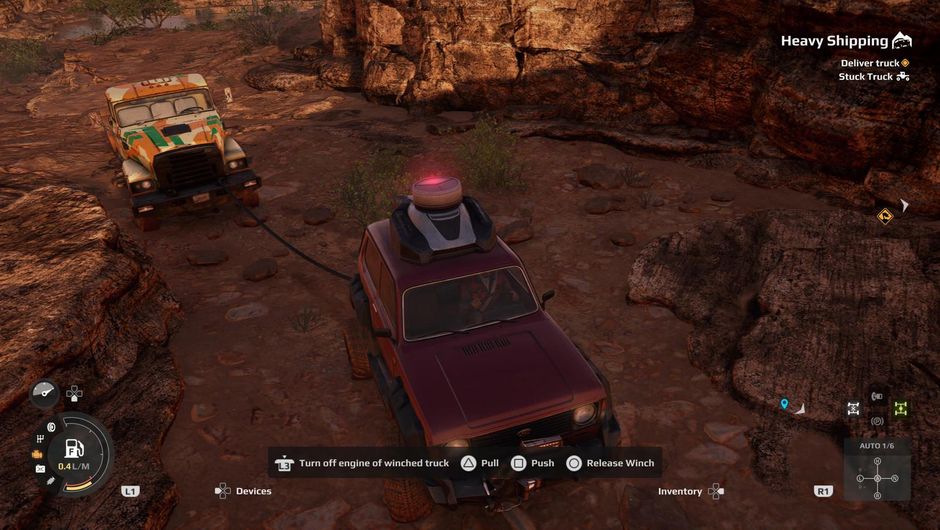Open the Heavy Shipping objective tracker
The image size is (940, 530).
tap(834, 41)
